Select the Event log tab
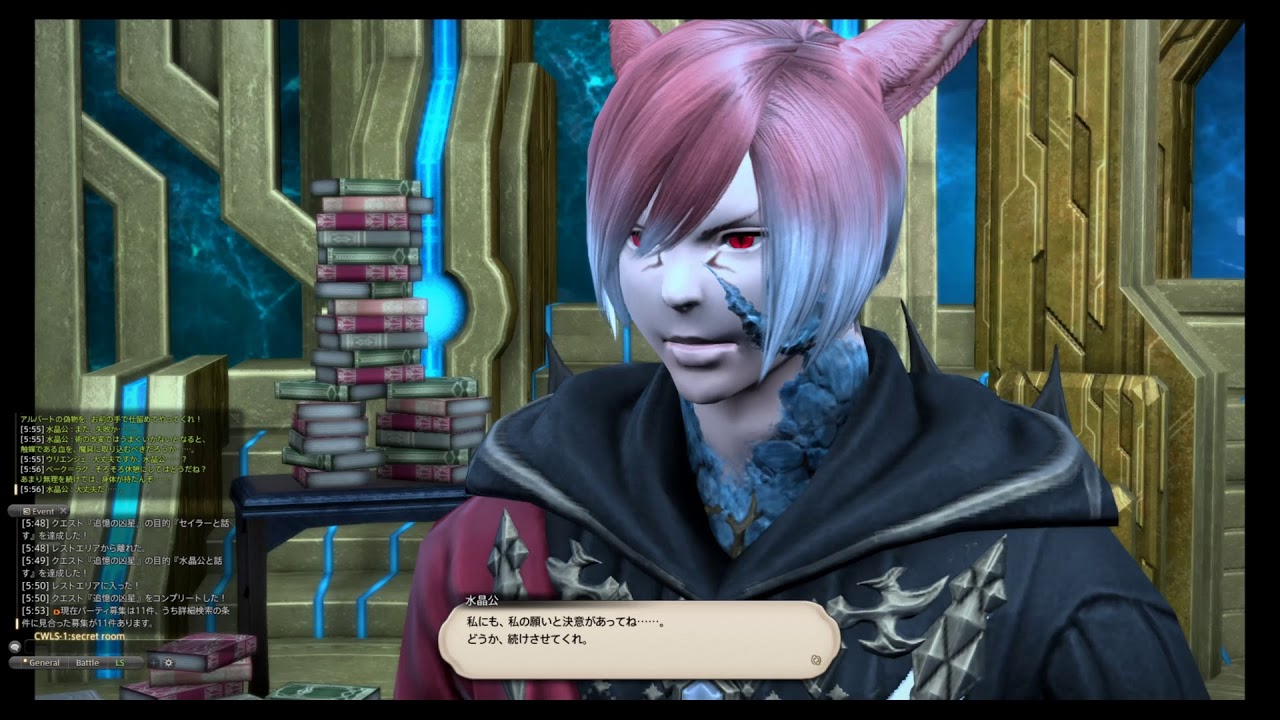This screenshot has height=720, width=1280. [x=41, y=511]
